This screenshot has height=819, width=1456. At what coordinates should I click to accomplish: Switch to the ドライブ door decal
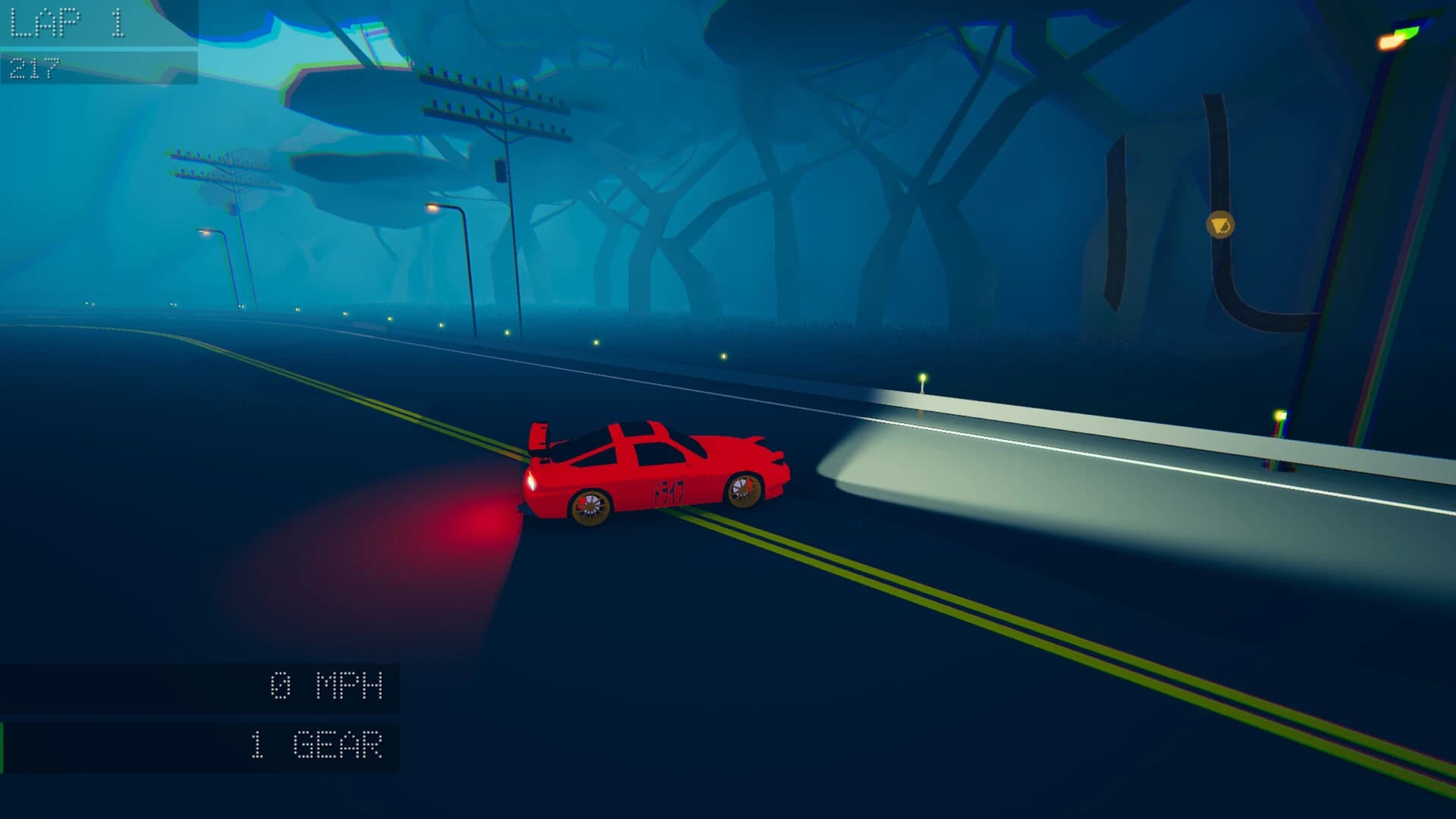coord(671,489)
